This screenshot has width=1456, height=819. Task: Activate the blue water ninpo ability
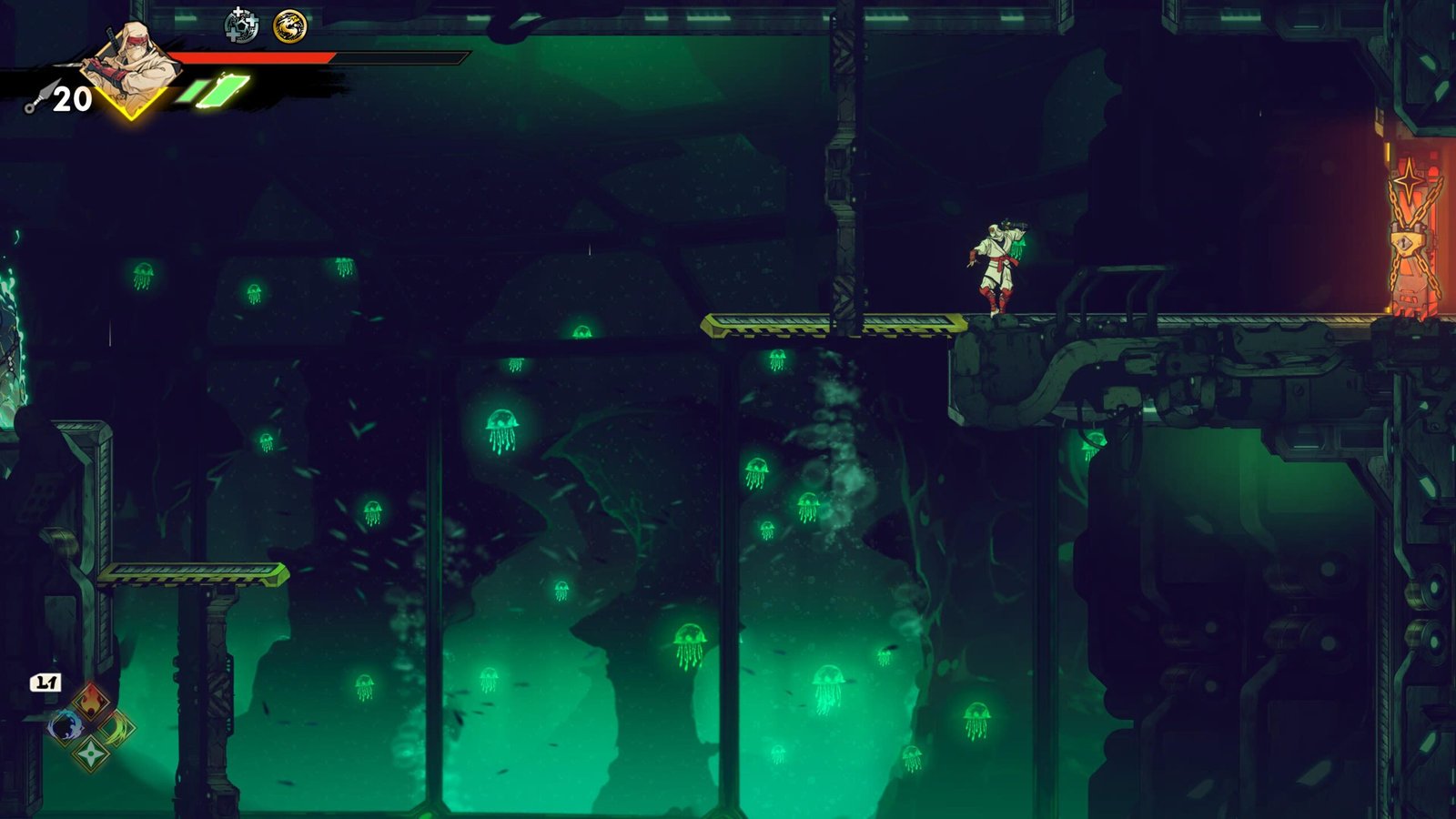click(66, 726)
